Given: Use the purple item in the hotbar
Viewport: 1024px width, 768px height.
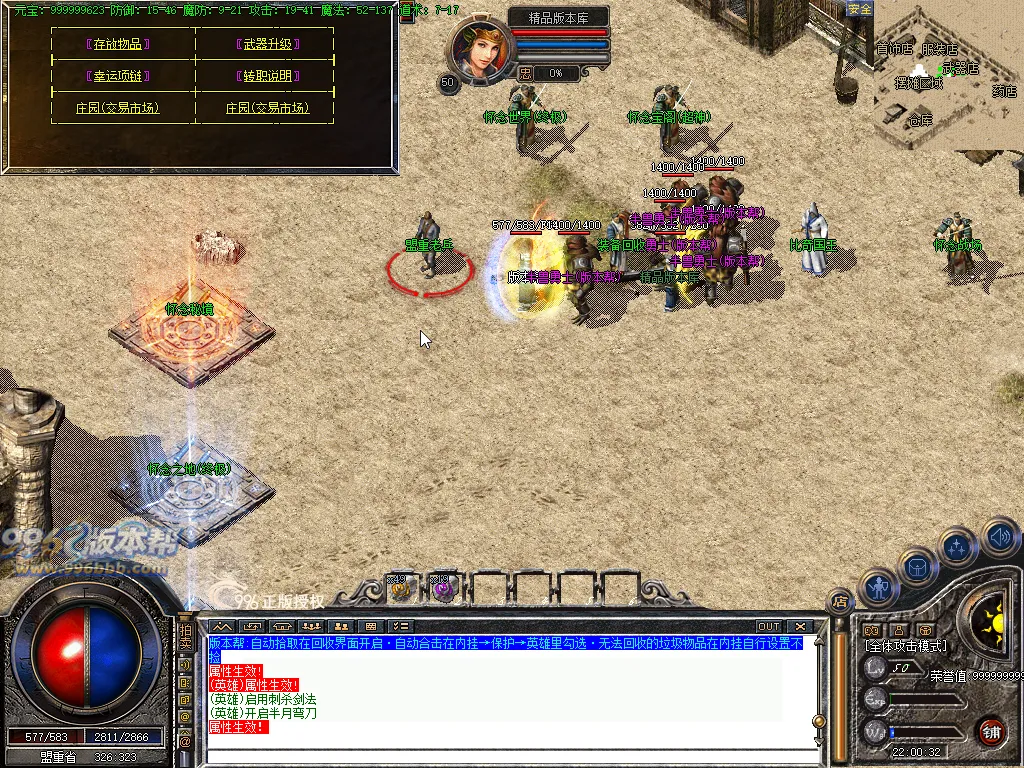Looking at the screenshot, I should tap(442, 590).
